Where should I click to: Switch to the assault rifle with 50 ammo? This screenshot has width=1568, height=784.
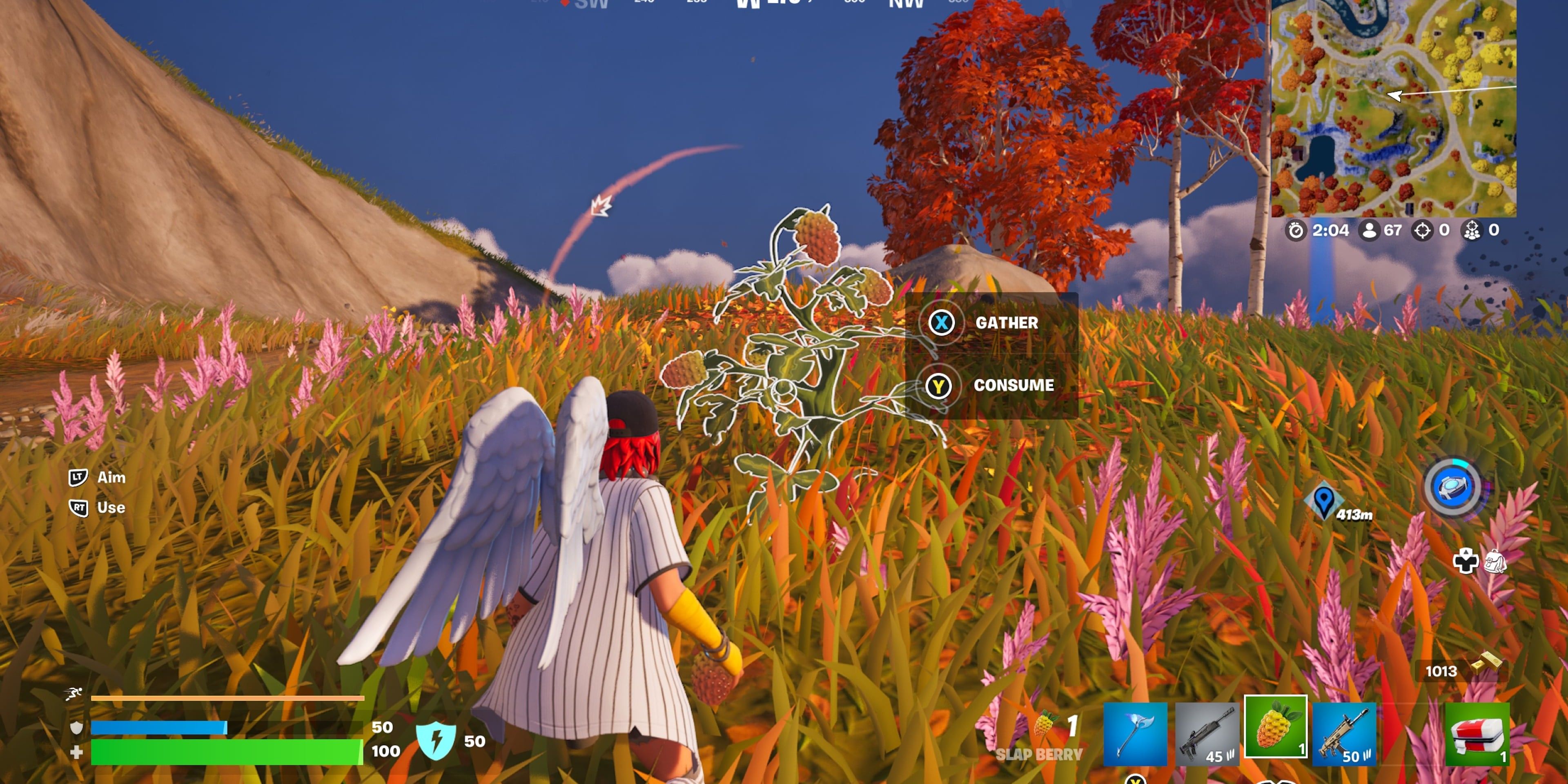click(x=1344, y=733)
